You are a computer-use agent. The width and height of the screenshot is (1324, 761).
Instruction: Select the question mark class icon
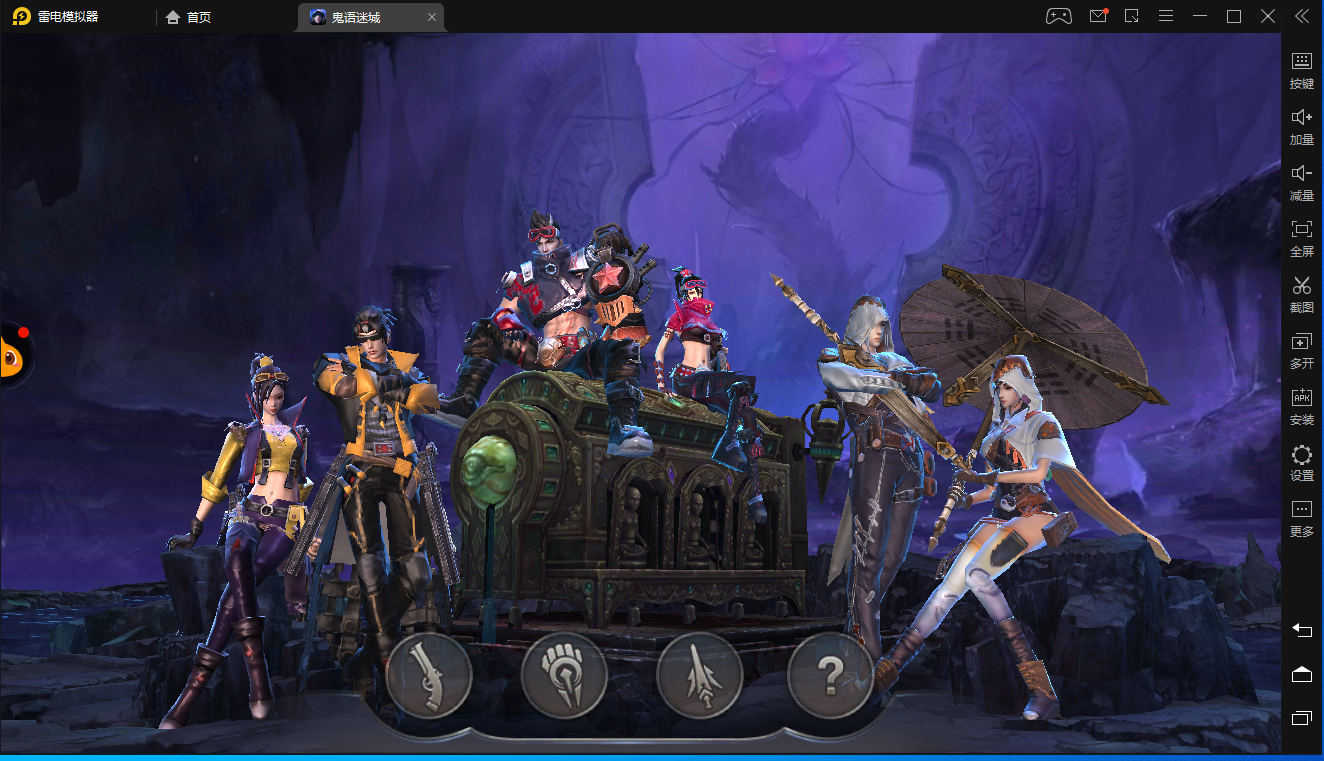coord(831,675)
